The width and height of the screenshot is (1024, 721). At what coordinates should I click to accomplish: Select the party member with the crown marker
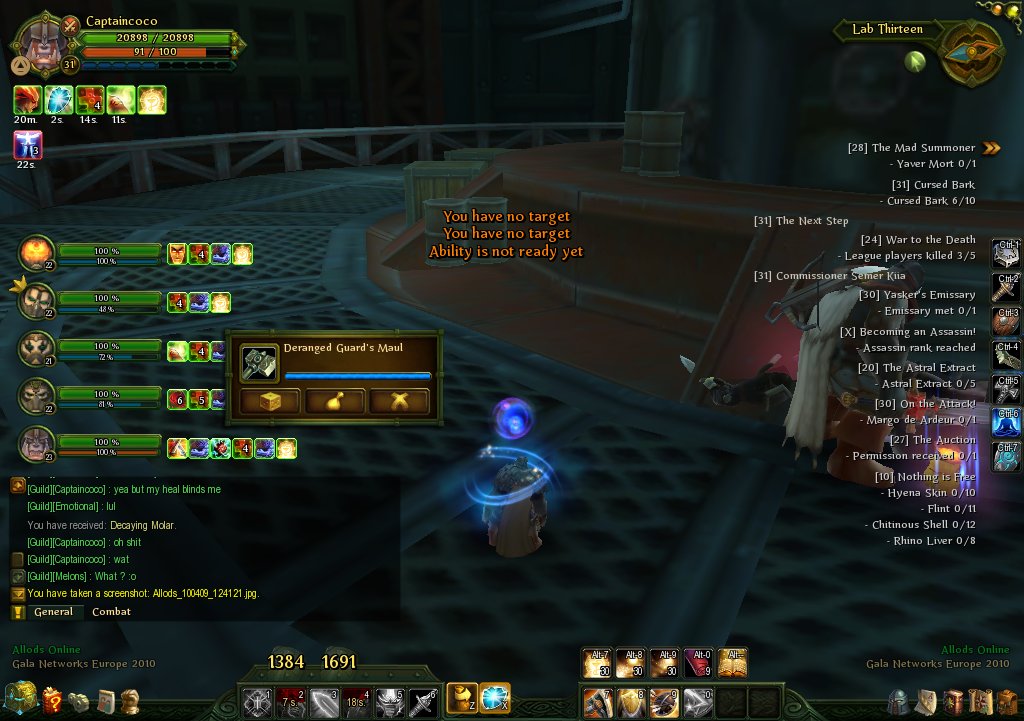point(36,301)
